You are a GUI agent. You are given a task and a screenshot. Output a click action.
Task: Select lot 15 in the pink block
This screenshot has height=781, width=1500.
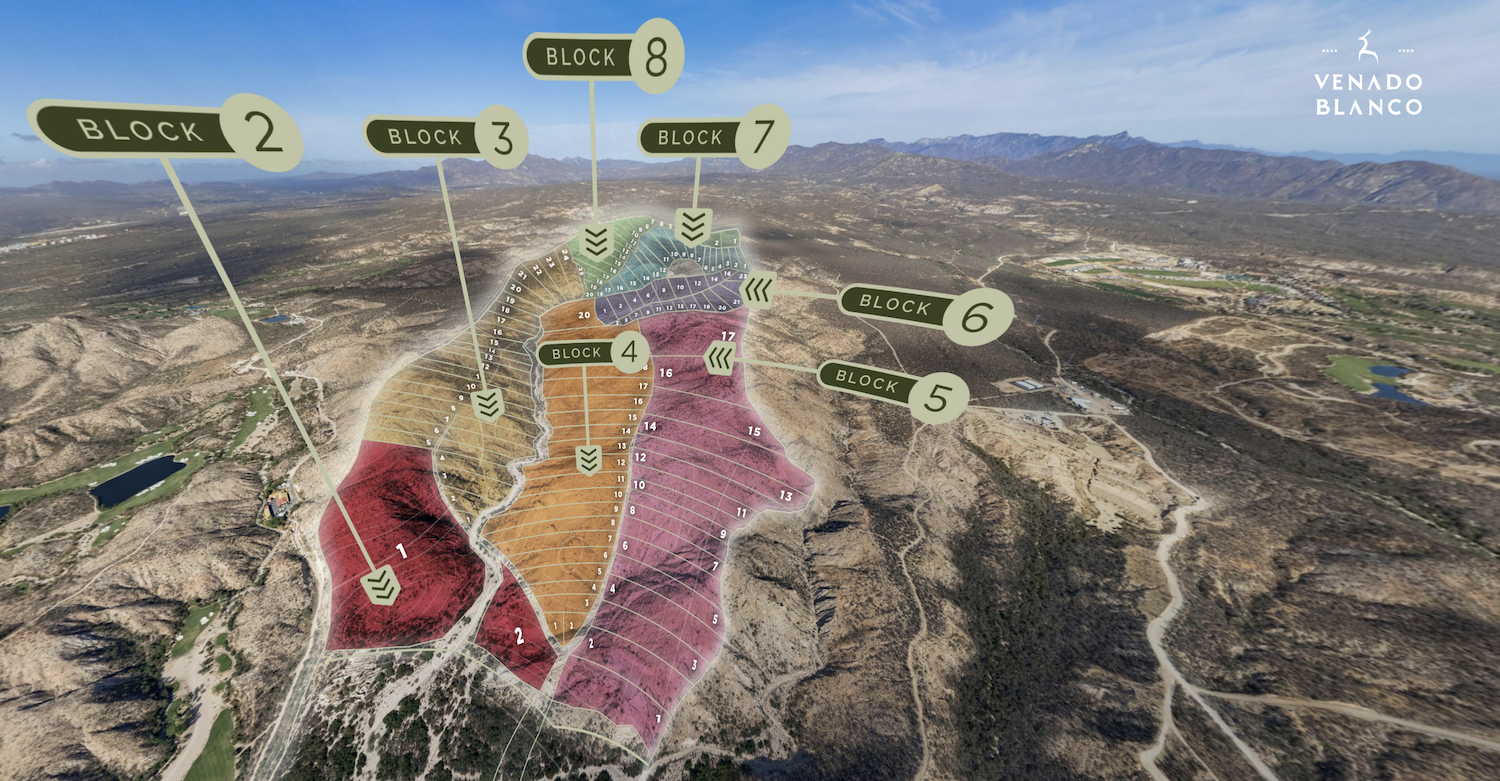754,432
